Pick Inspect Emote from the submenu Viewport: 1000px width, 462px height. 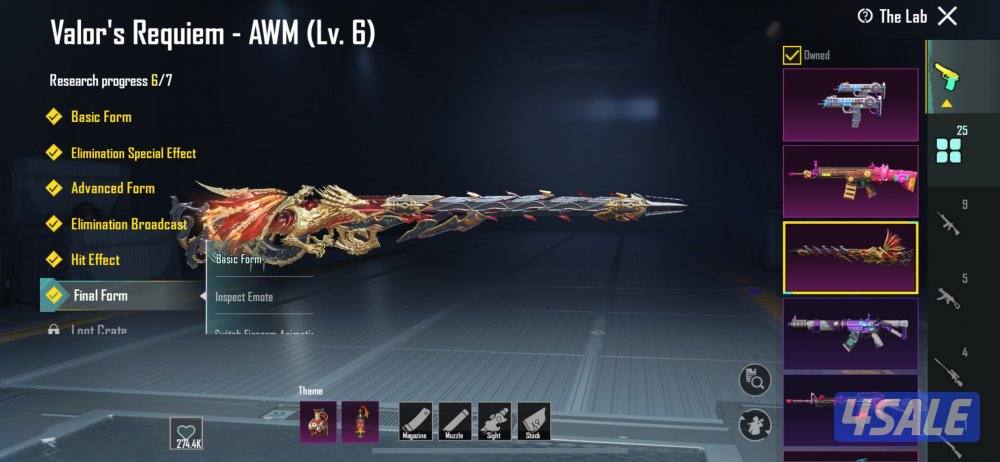244,297
